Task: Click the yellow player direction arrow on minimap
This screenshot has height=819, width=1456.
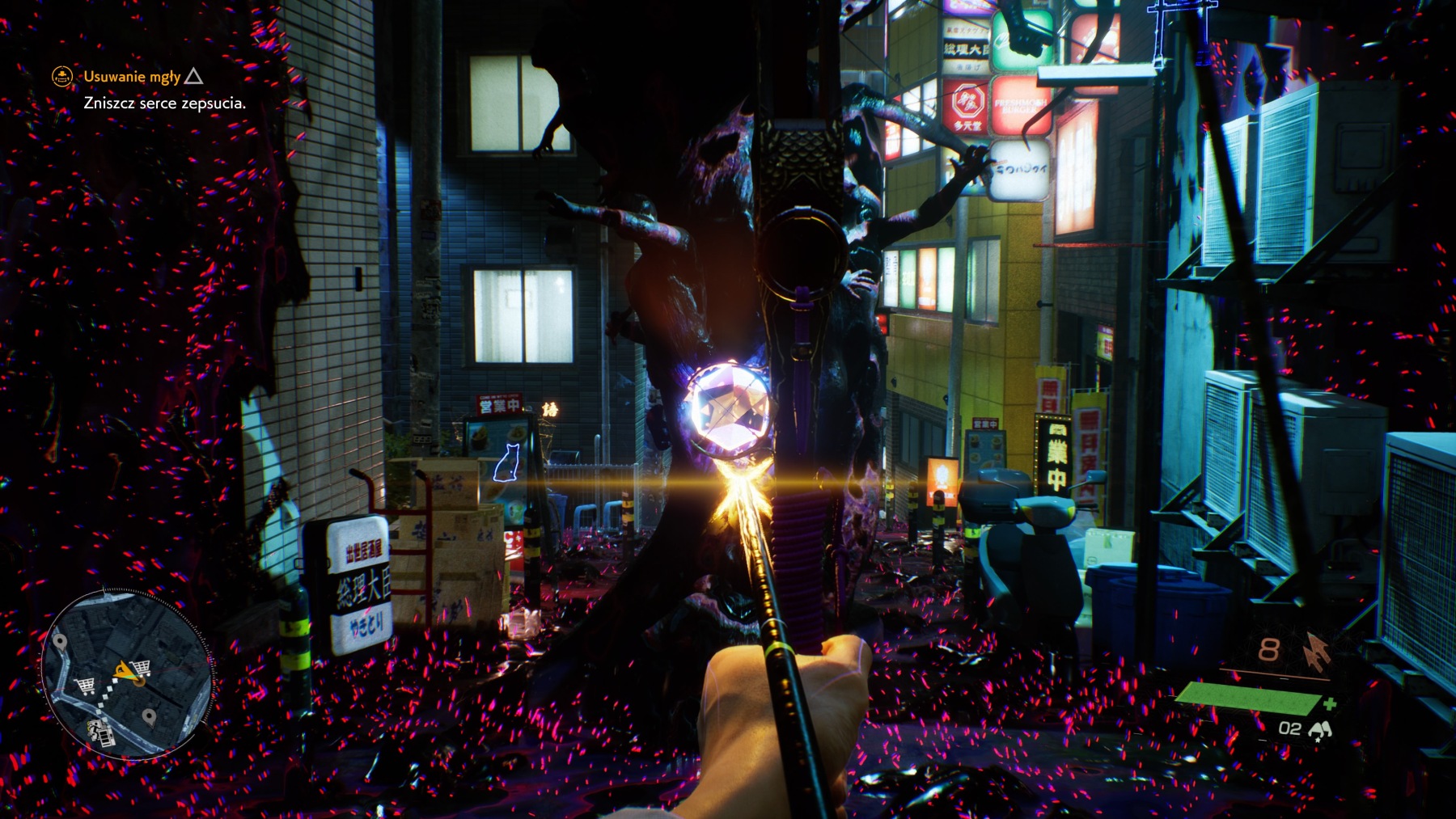Action: point(126,670)
